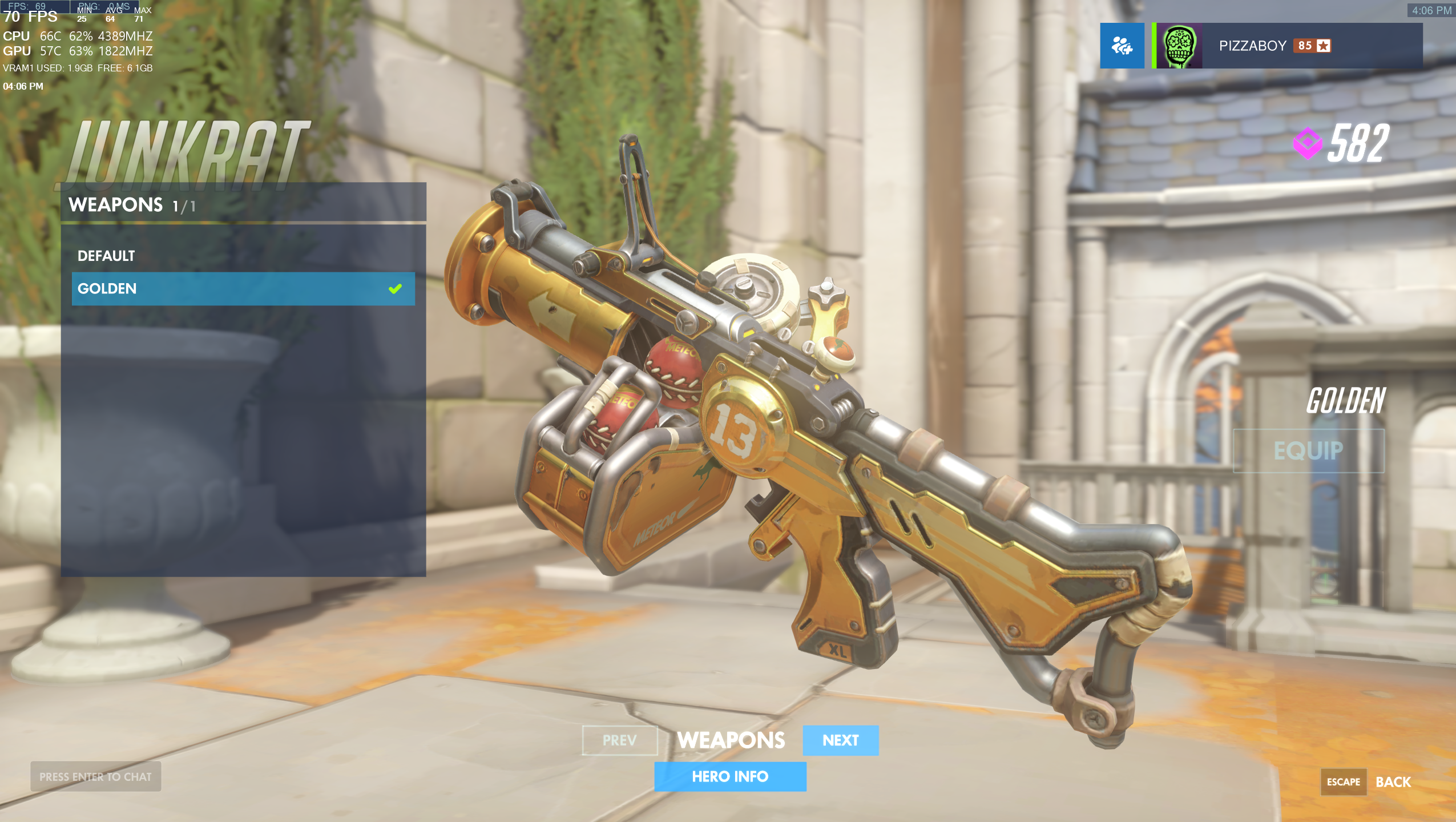Advance to the next category with Next
This screenshot has height=822, width=1456.
840,740
